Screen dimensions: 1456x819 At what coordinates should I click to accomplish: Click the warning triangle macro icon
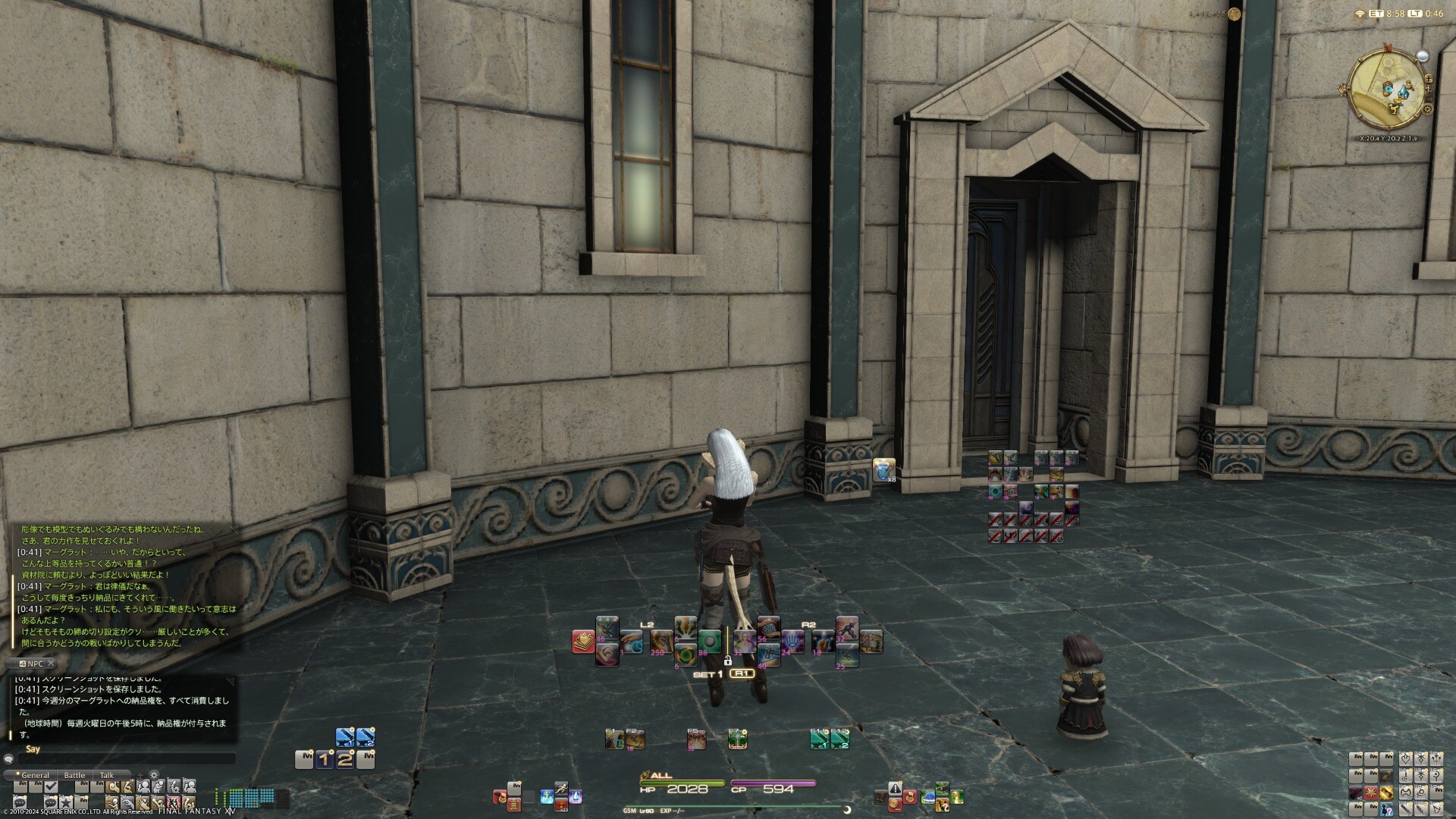[x=896, y=789]
